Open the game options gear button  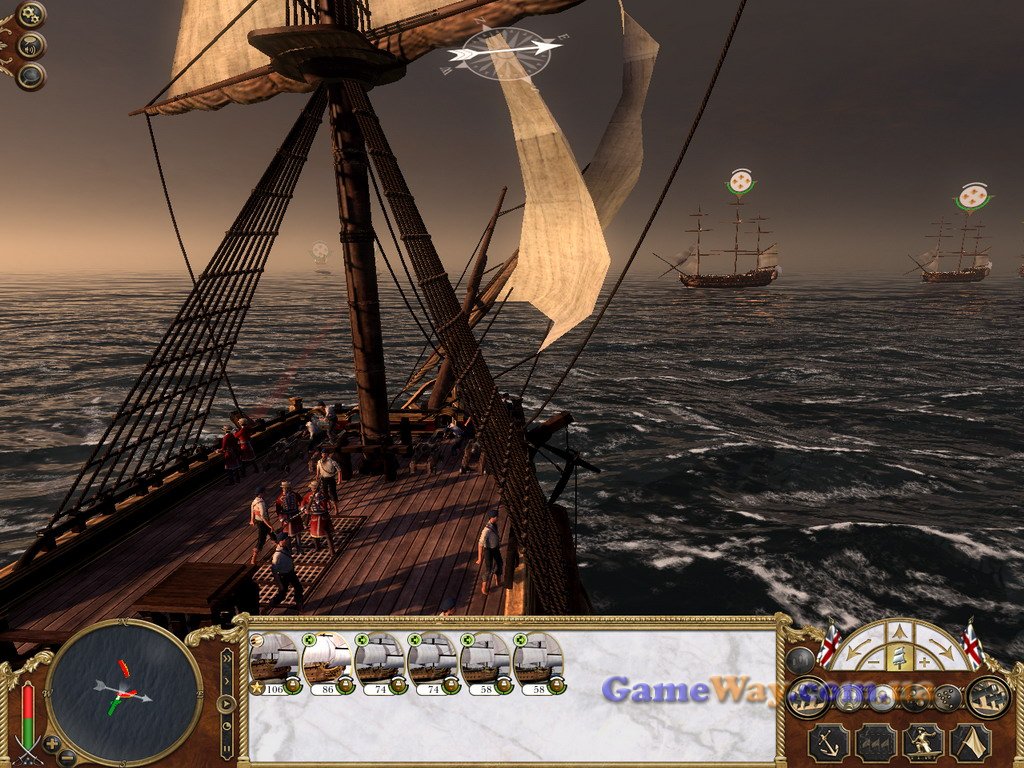point(31,15)
